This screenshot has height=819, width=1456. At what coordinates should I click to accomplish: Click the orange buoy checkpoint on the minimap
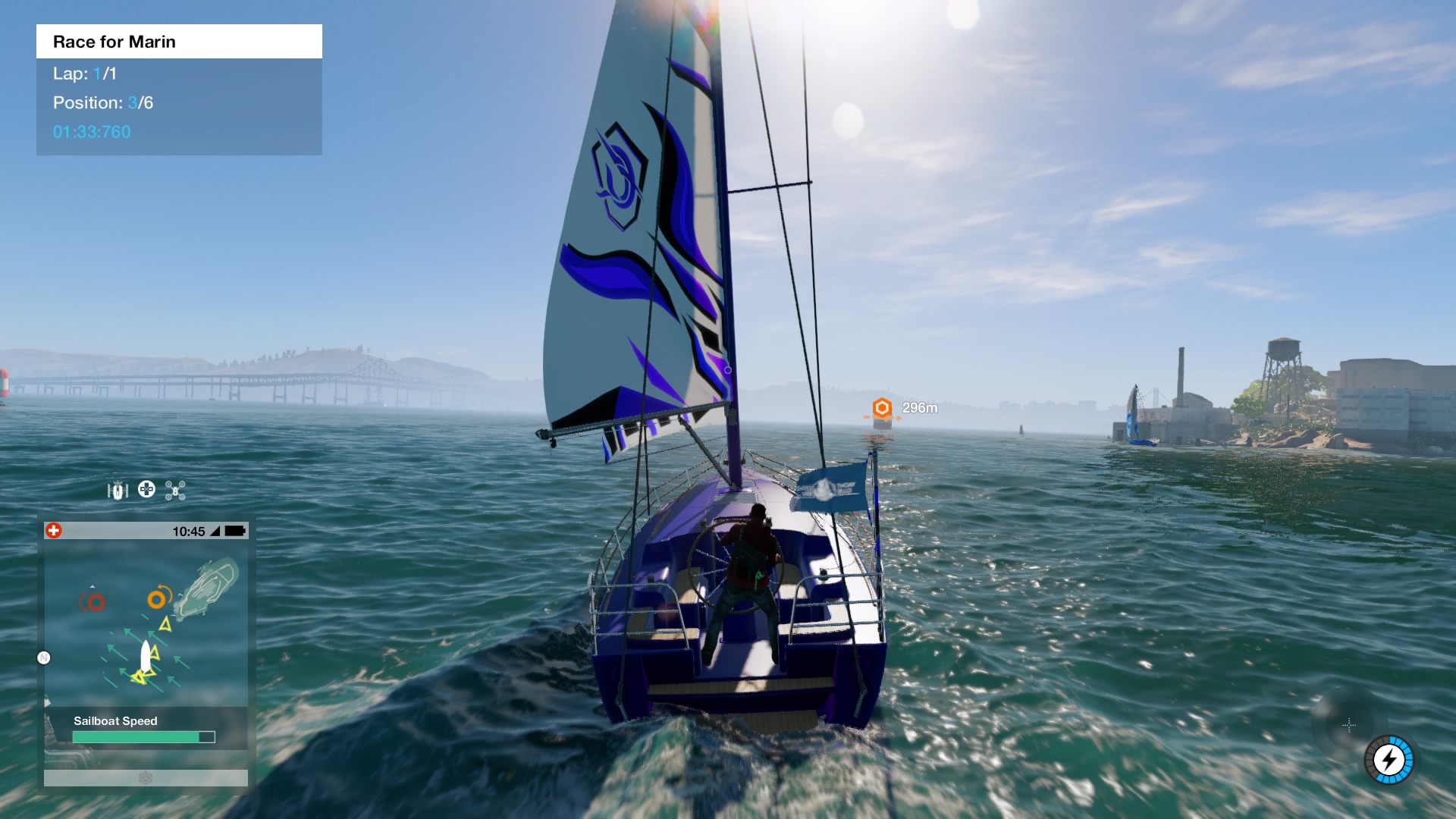coord(157,599)
